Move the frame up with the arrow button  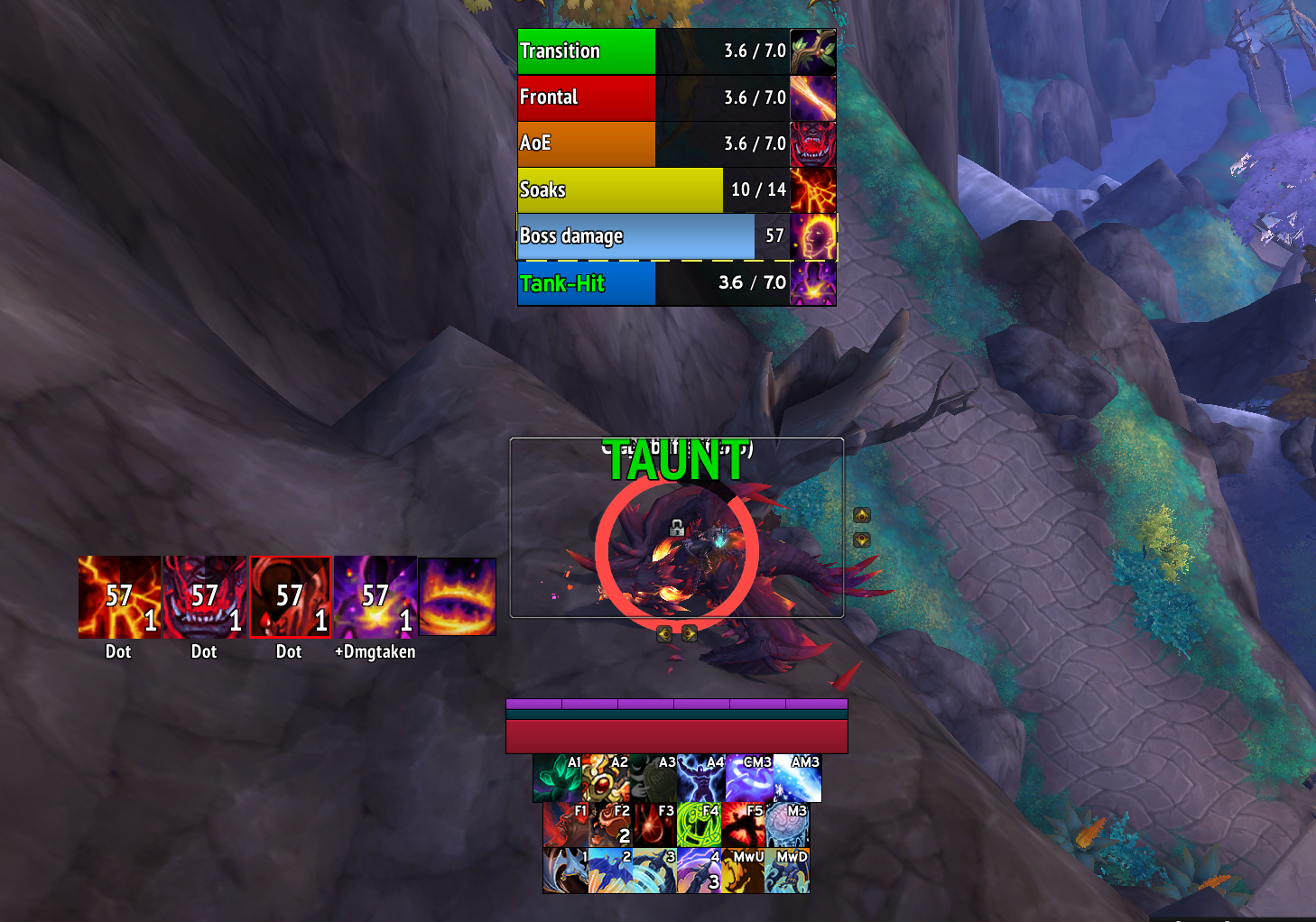pos(862,515)
